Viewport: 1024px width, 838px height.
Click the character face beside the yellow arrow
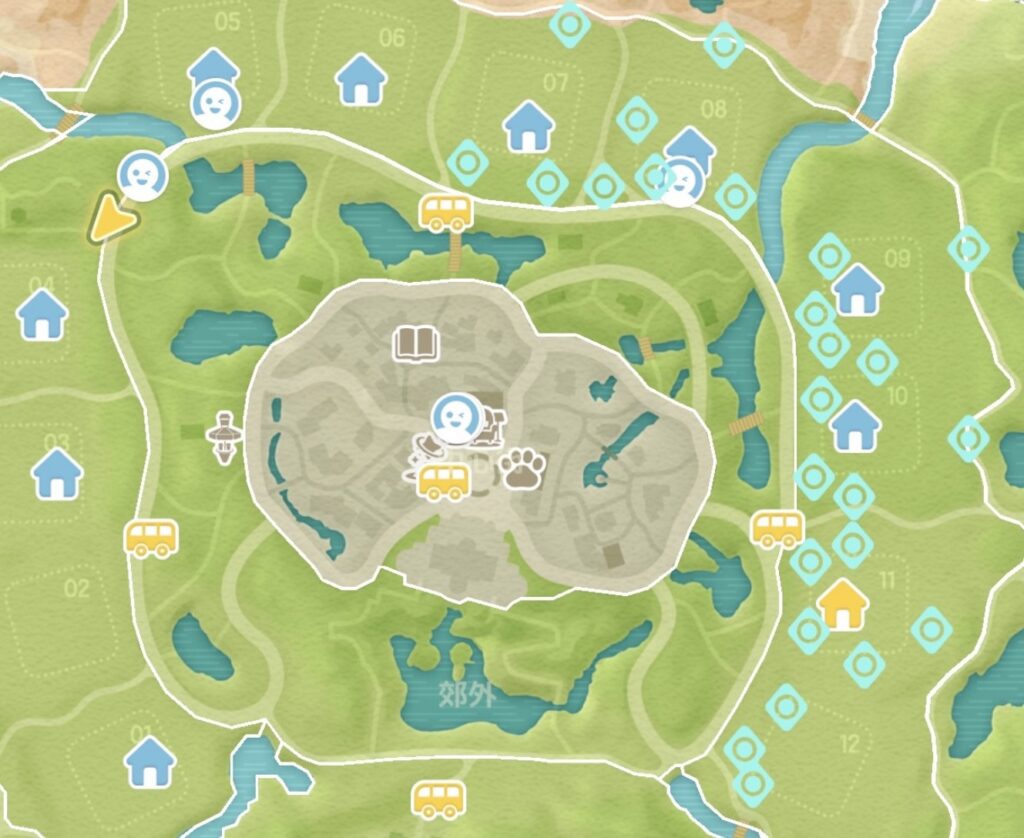[x=142, y=176]
